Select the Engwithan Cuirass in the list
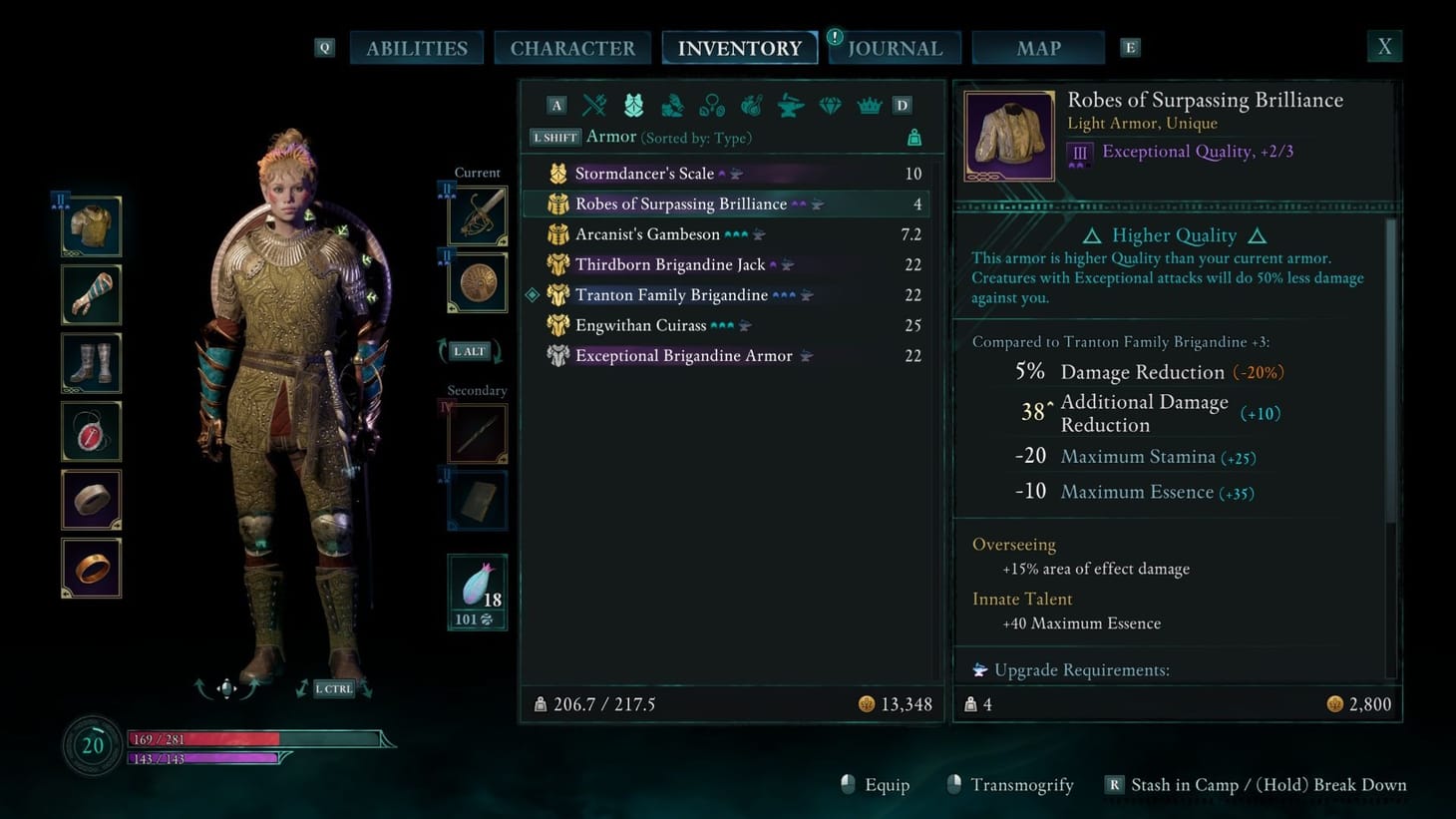1456x819 pixels. (641, 325)
